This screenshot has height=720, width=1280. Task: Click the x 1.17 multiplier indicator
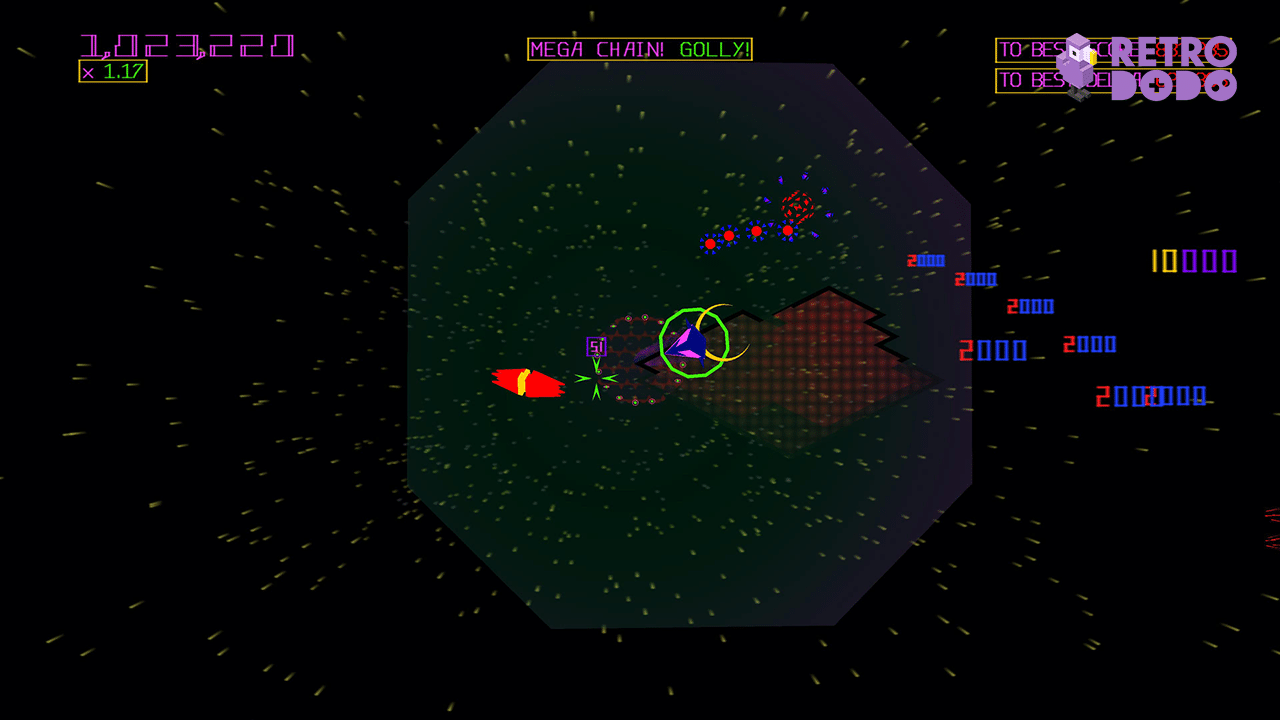click(113, 71)
